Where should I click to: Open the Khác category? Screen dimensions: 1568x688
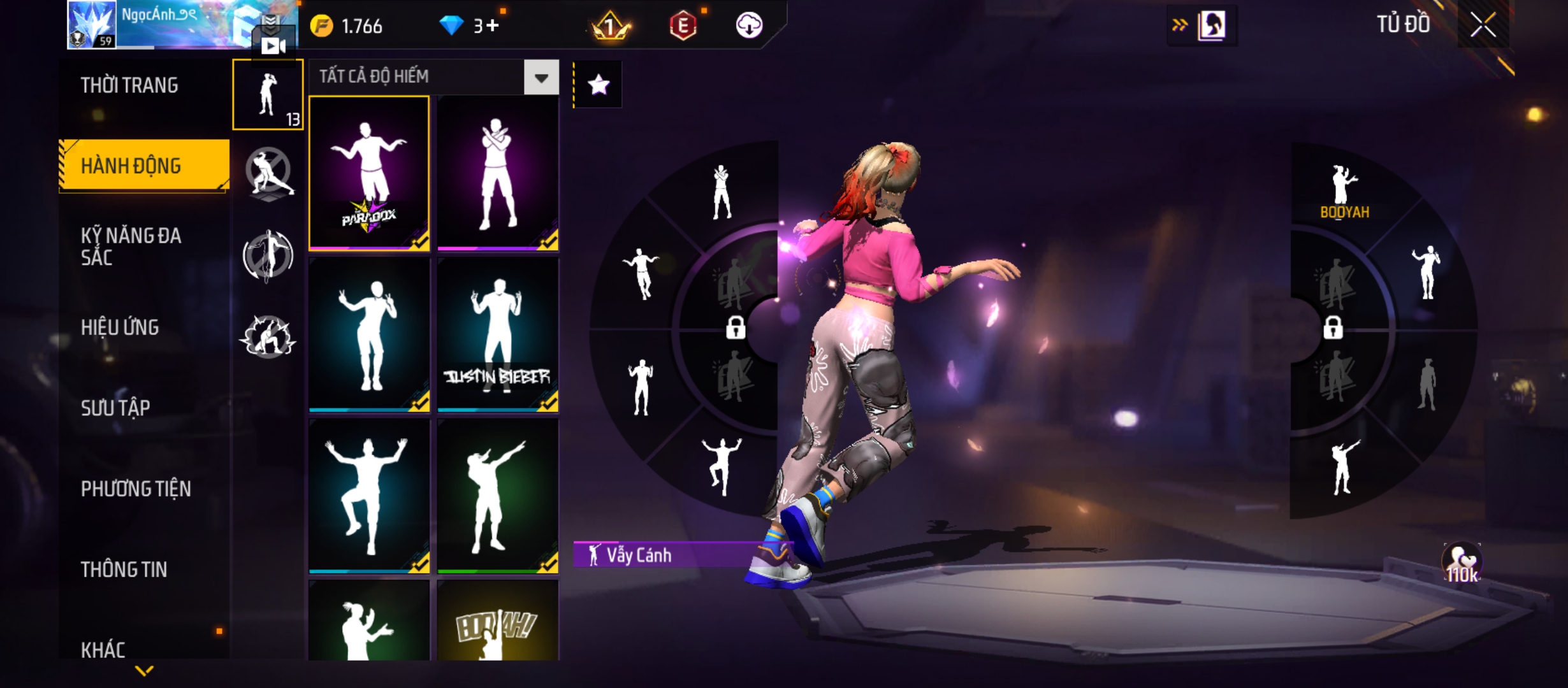tap(103, 650)
